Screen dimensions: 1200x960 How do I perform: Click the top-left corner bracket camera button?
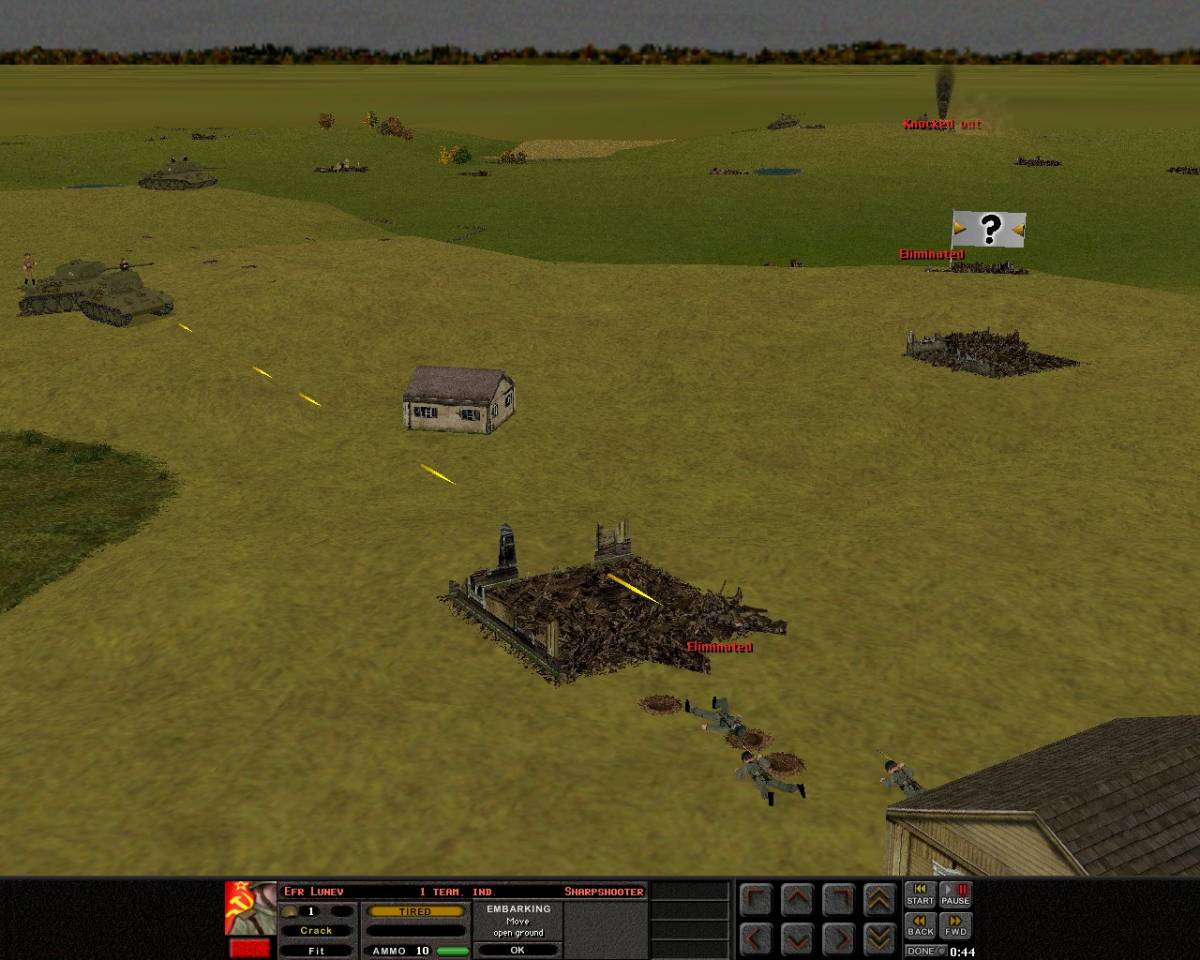coord(756,900)
